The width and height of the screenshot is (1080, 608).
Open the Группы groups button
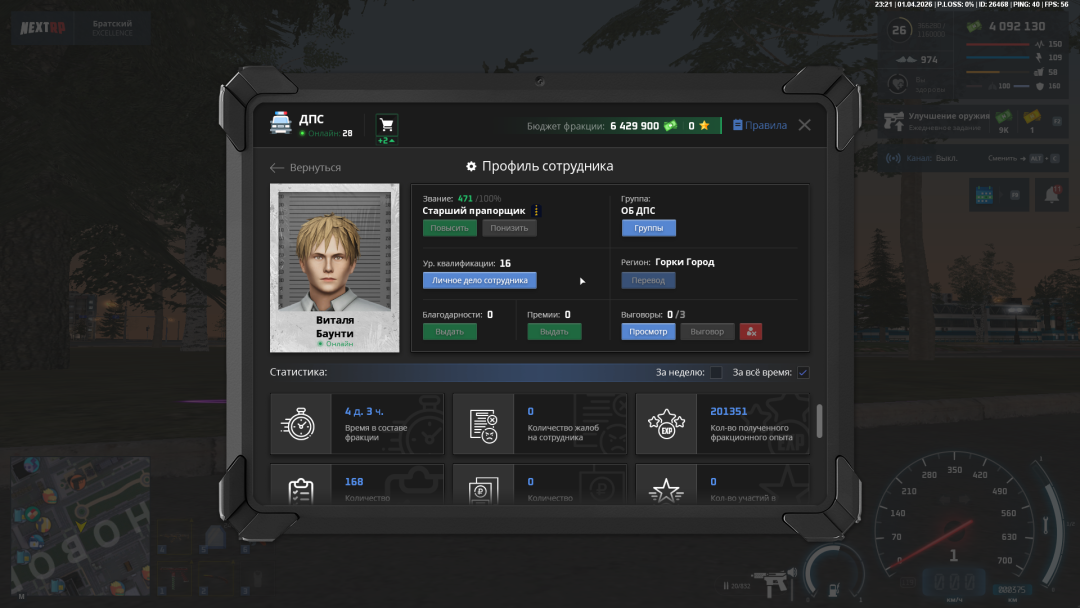[x=648, y=228]
